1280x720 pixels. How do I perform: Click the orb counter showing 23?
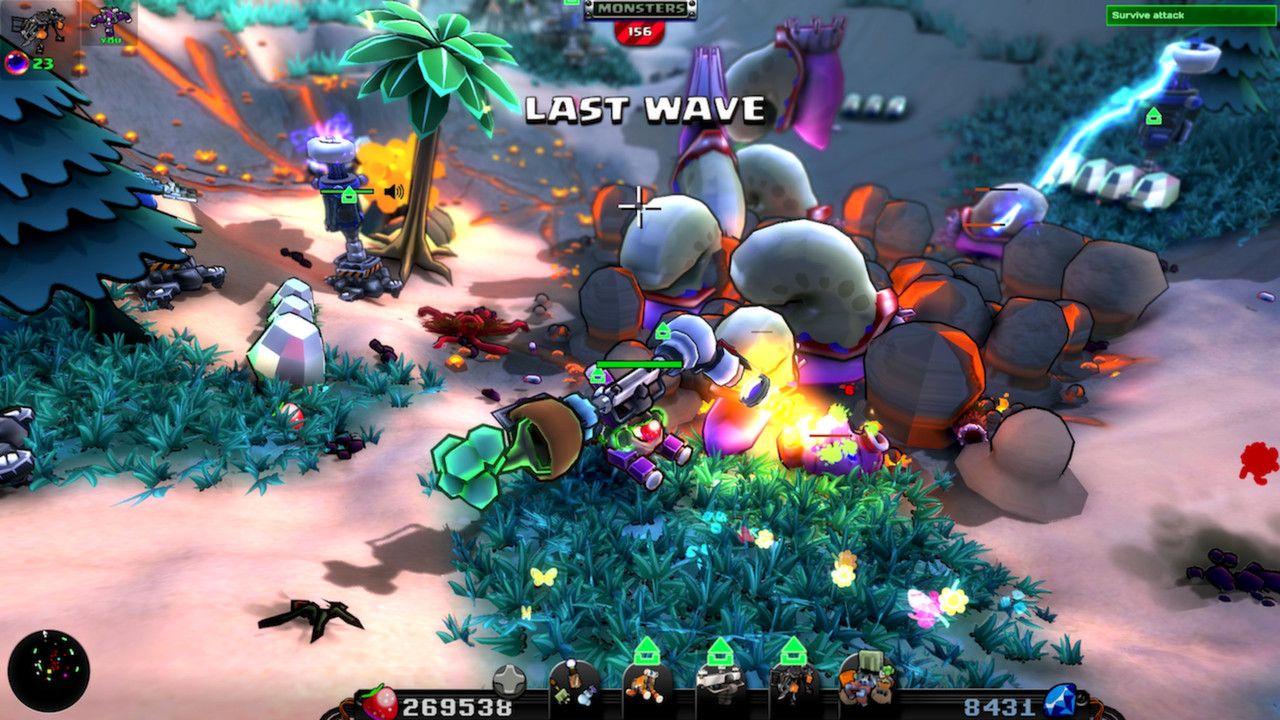[x=23, y=63]
